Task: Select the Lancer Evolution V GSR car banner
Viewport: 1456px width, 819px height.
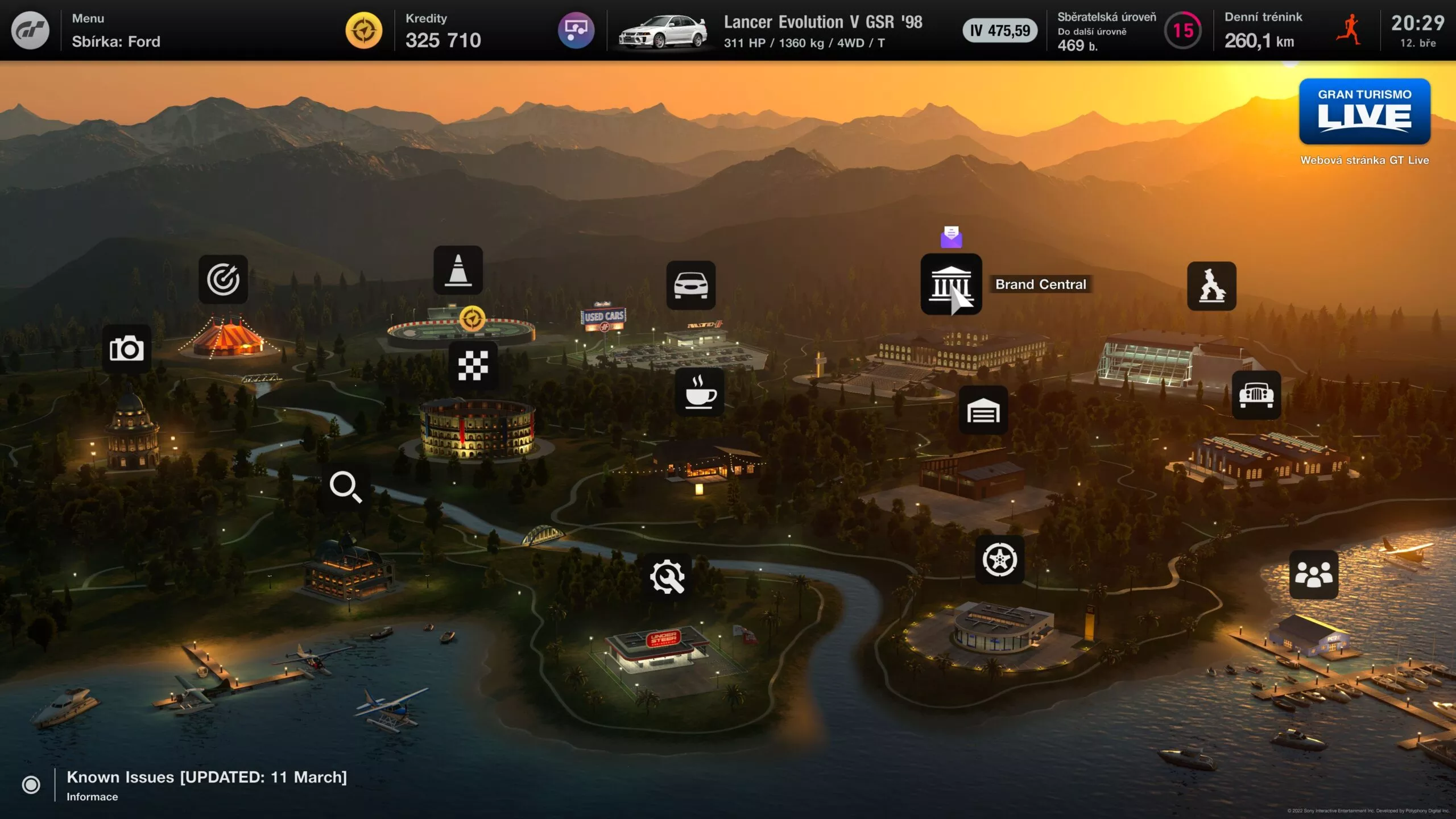Action: coord(773,31)
